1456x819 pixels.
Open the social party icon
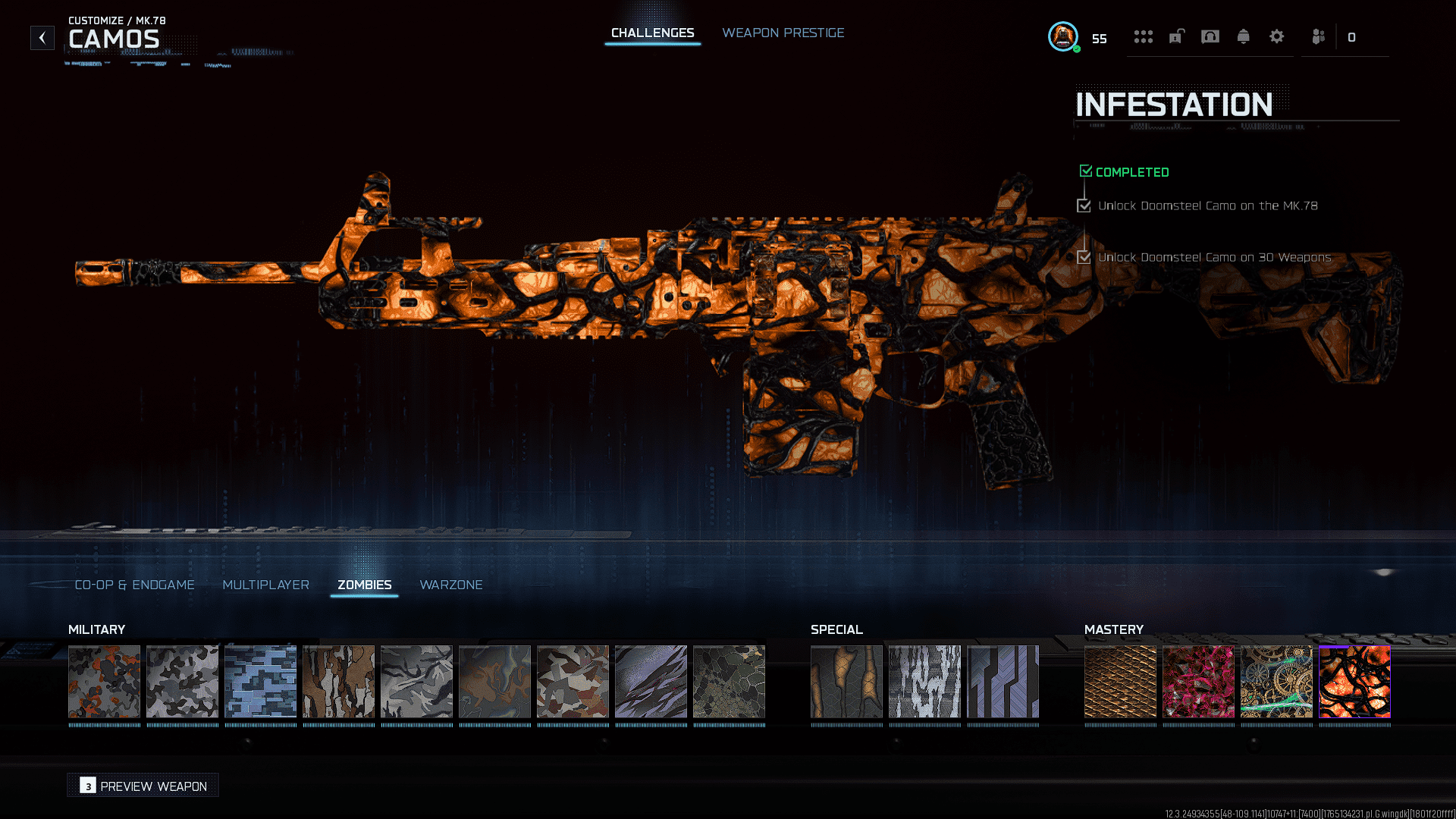(x=1319, y=36)
